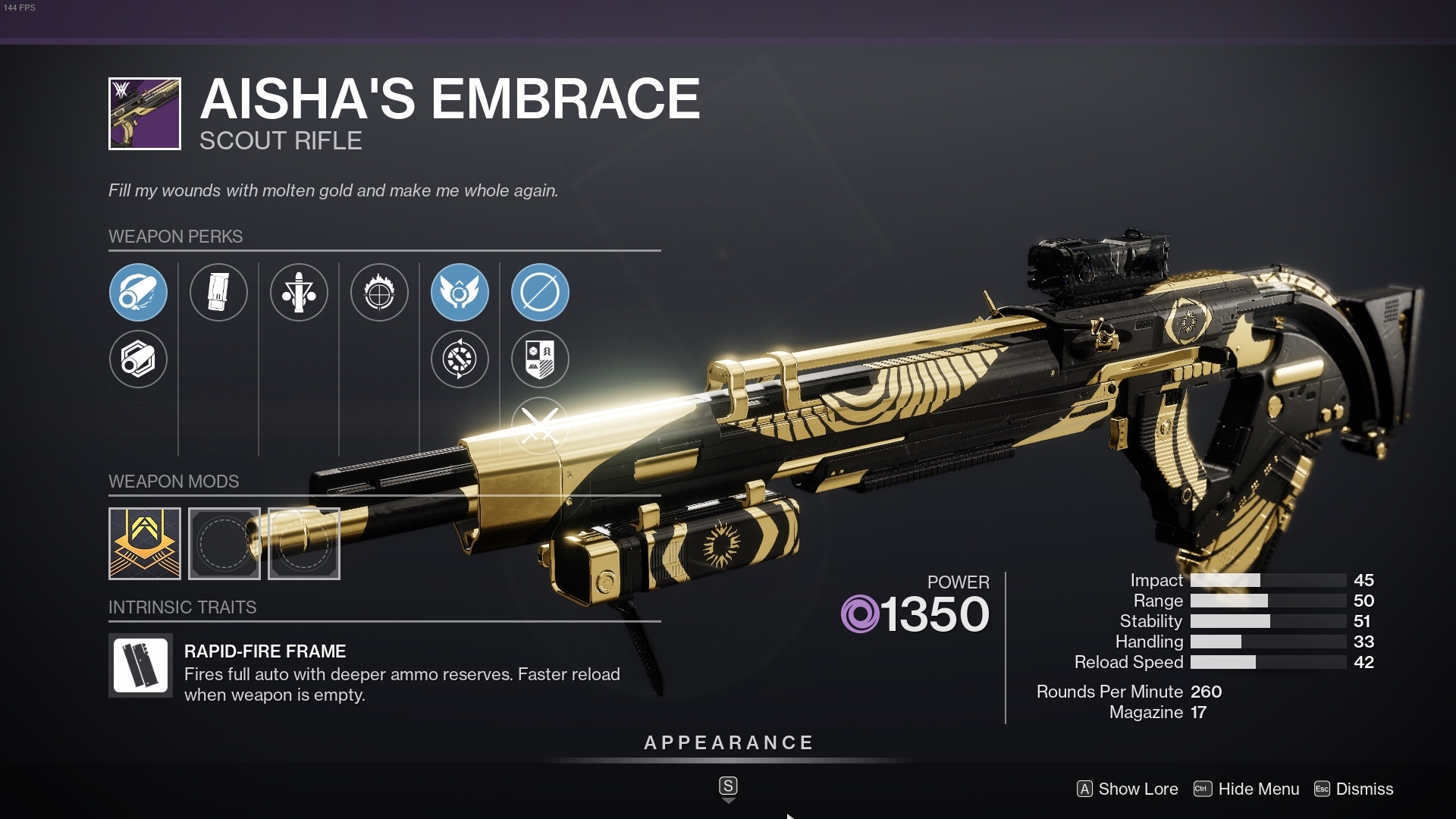Pick the flaming crosshair perk icon
The height and width of the screenshot is (819, 1456).
[379, 292]
